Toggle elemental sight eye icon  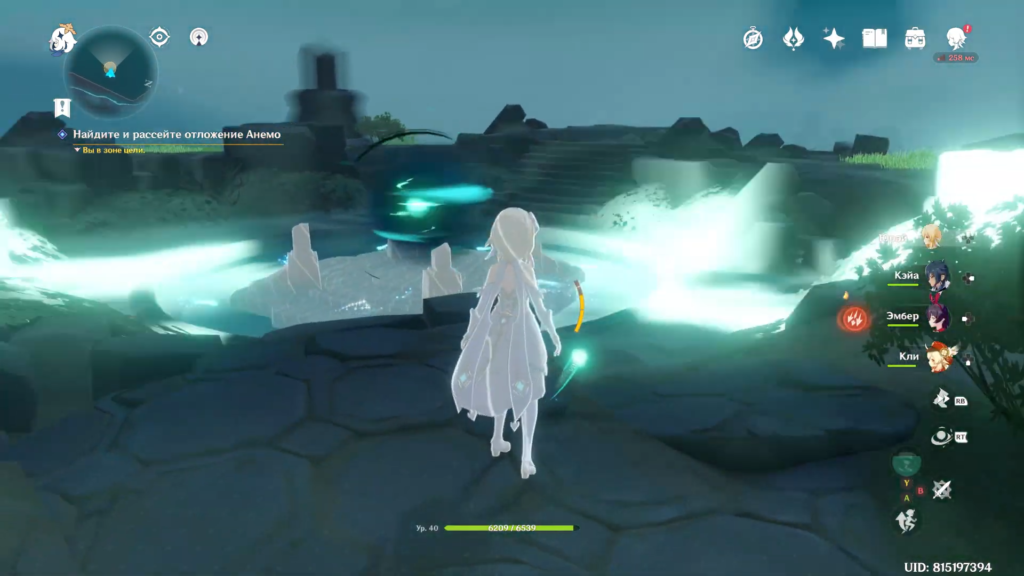(159, 37)
